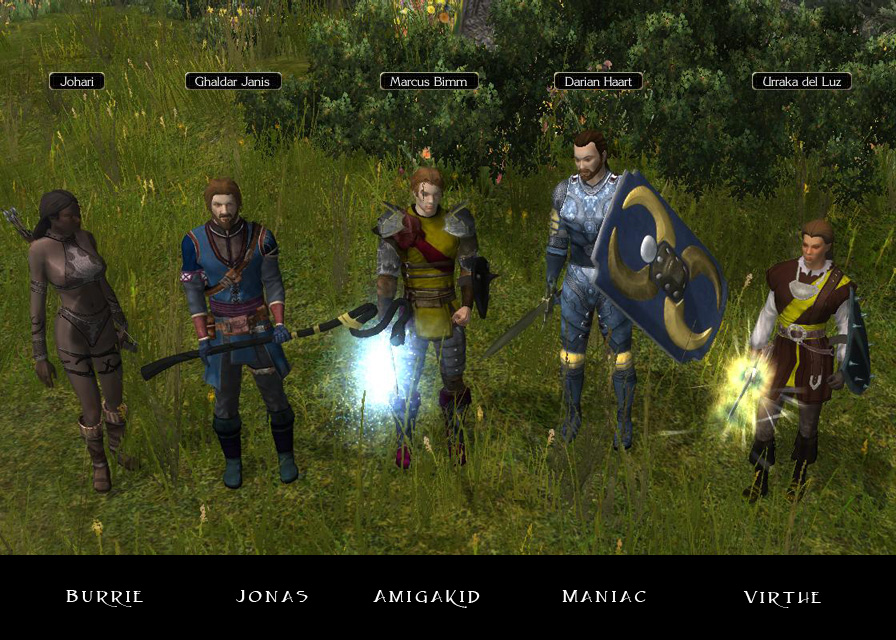Choose the Darian Haart nameplate
The height and width of the screenshot is (640, 896).
click(598, 81)
